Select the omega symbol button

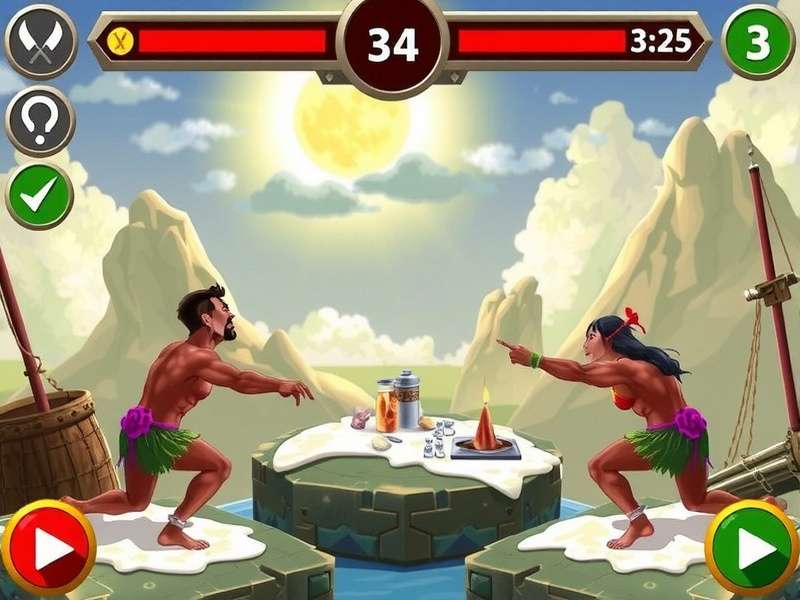click(40, 120)
